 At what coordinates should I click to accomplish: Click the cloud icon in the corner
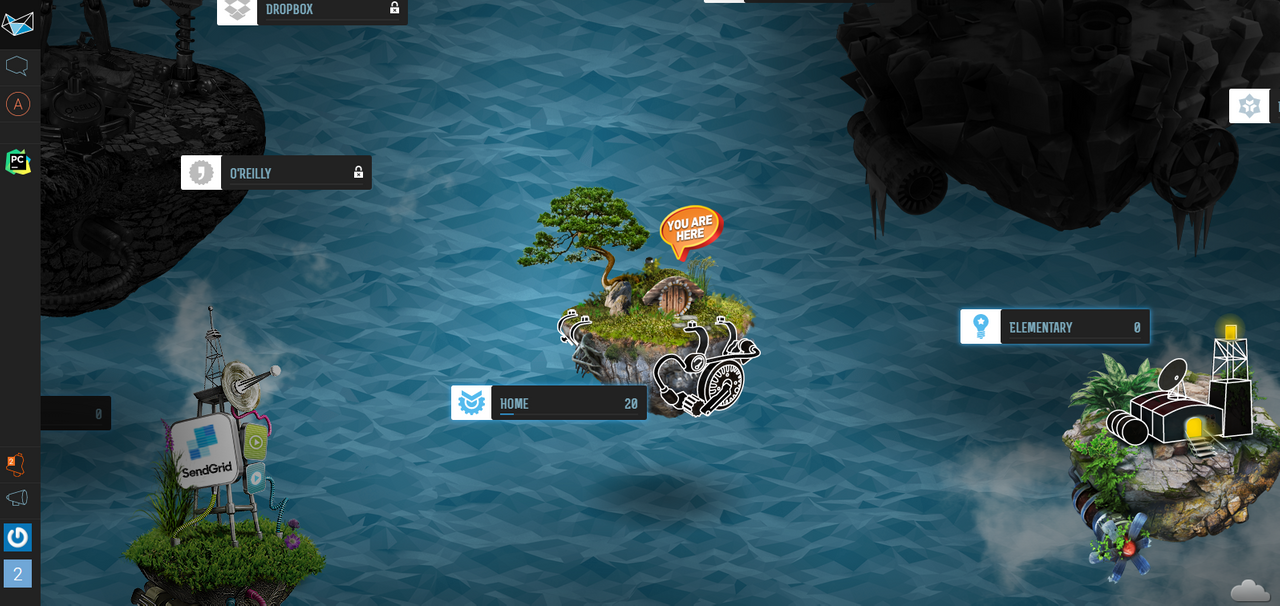tap(1250, 590)
